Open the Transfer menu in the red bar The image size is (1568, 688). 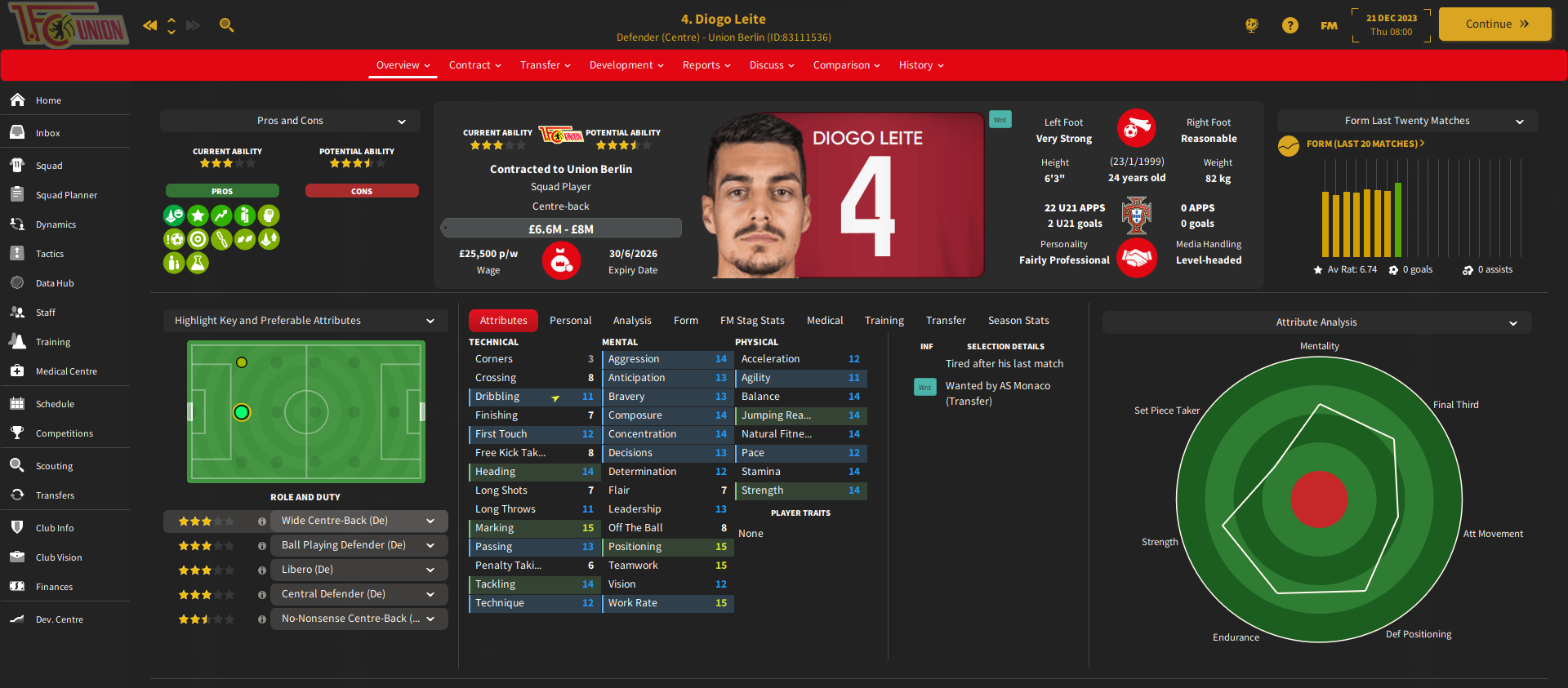click(x=545, y=65)
